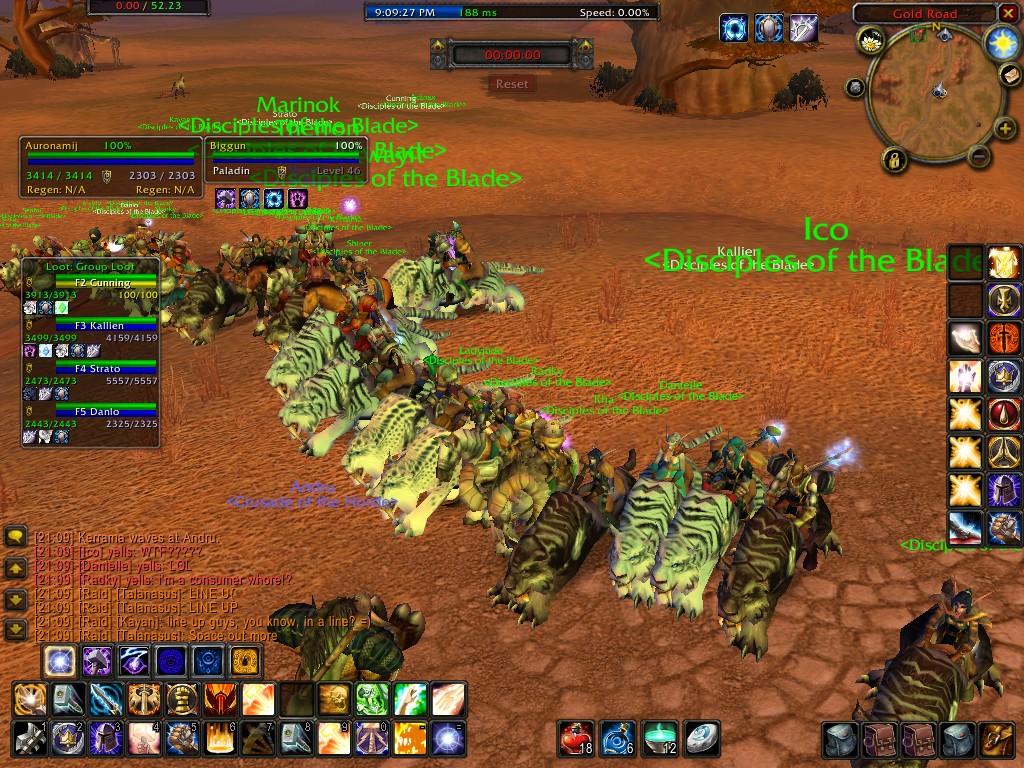Activate the first glowing aura on the stance bar
Viewport: 1024px width, 768px height.
tap(59, 660)
